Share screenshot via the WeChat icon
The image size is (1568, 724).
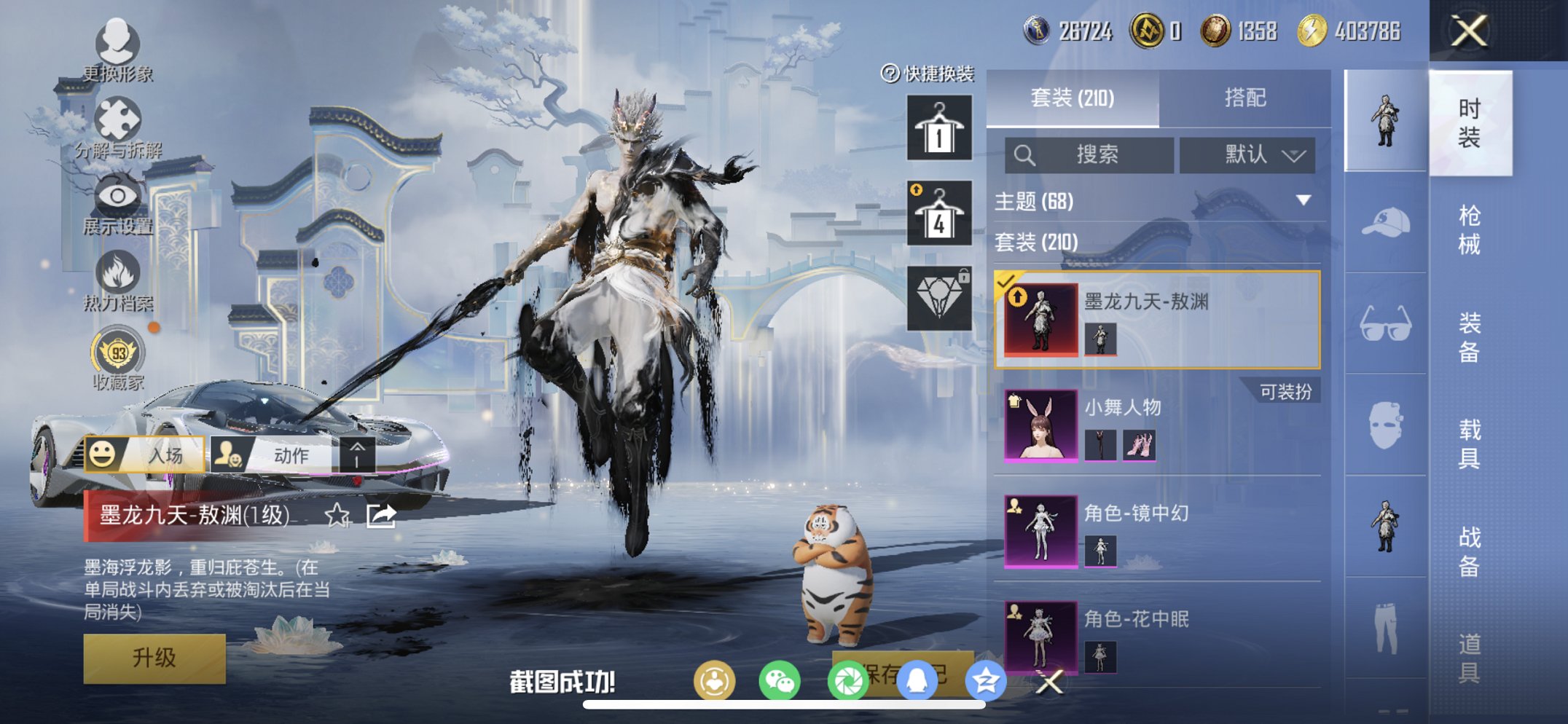click(x=780, y=682)
